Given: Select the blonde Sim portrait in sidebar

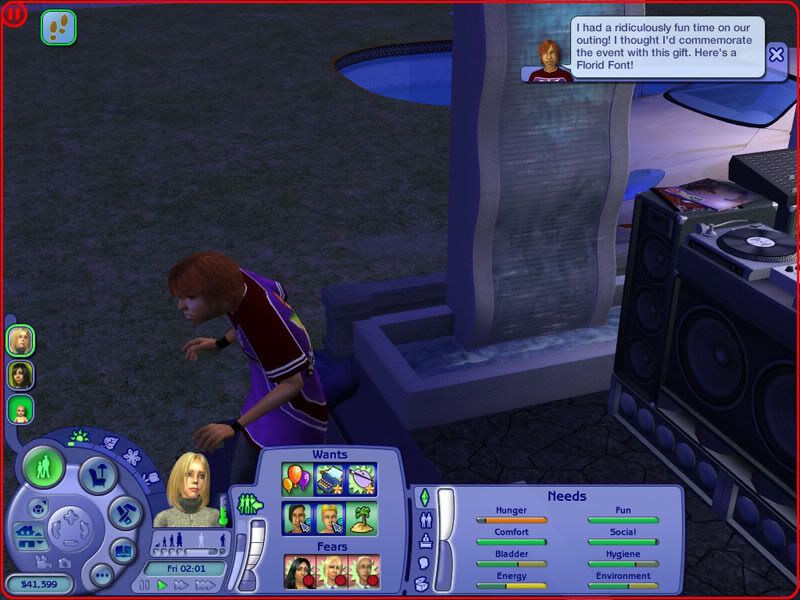Looking at the screenshot, I should 20,341.
